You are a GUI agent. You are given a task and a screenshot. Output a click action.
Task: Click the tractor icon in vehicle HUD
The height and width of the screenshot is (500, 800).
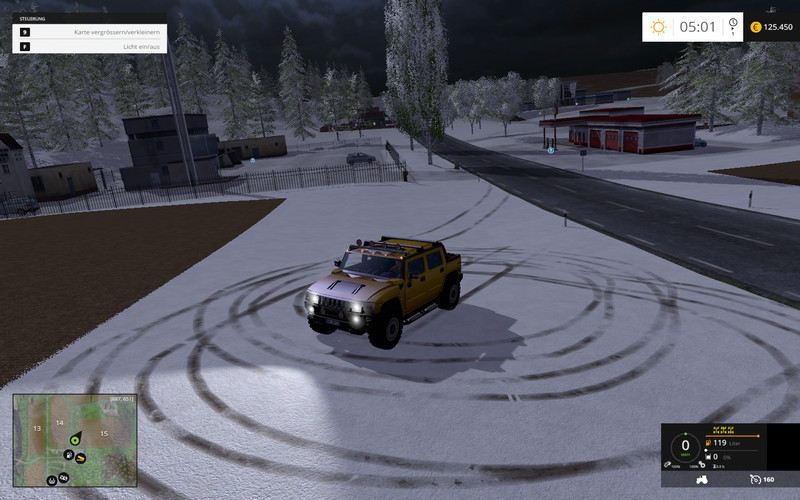click(x=701, y=480)
